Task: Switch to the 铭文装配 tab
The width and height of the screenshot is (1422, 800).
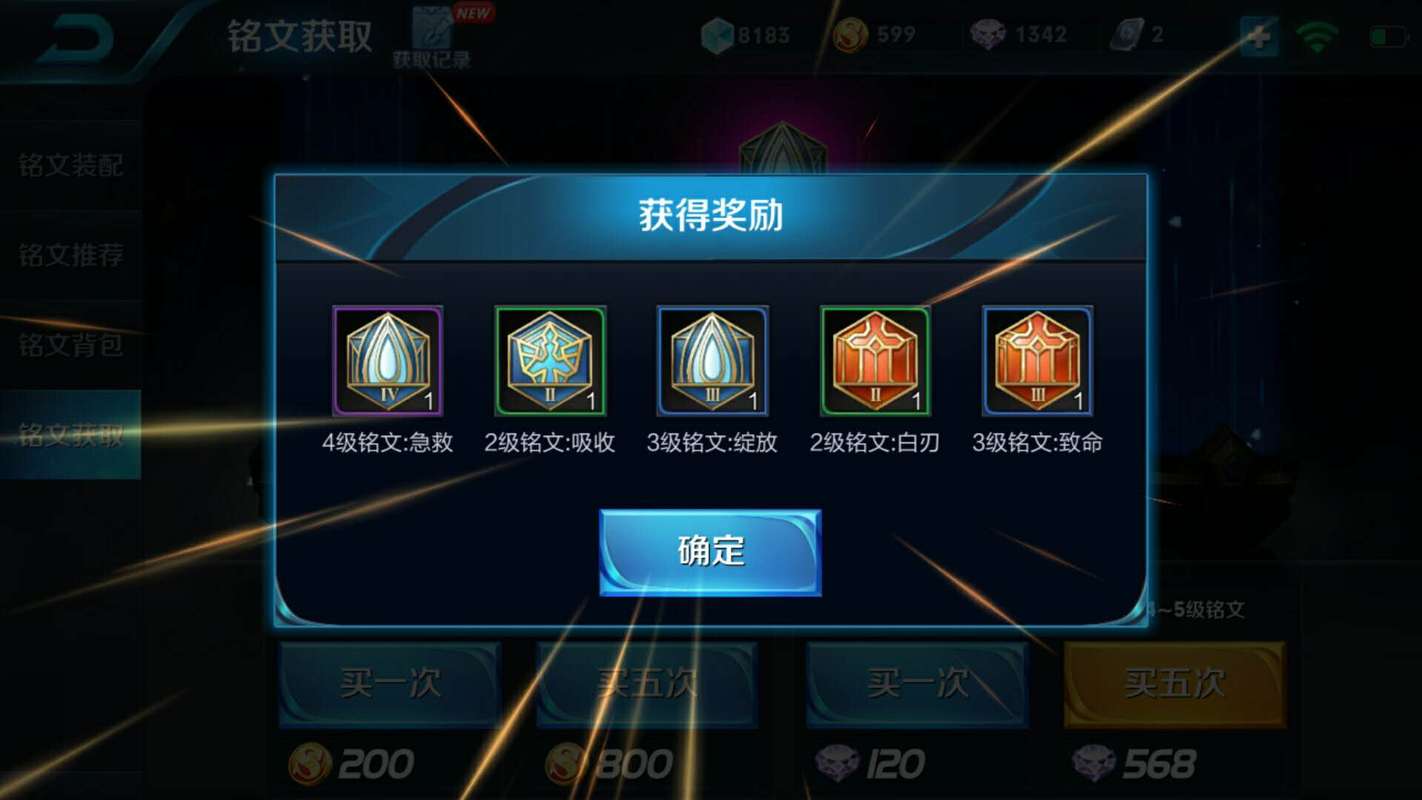Action: pos(70,168)
